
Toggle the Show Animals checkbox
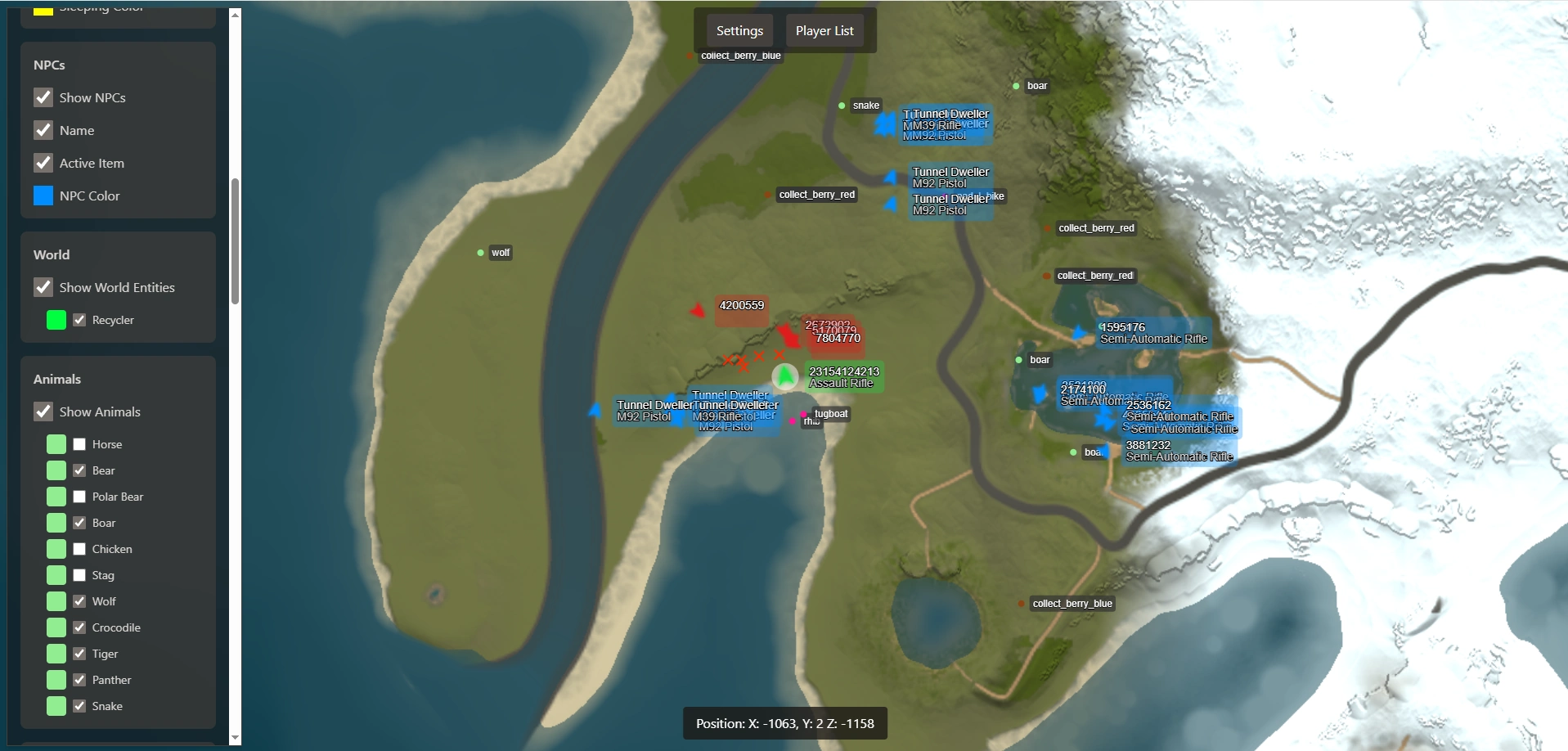pos(43,411)
